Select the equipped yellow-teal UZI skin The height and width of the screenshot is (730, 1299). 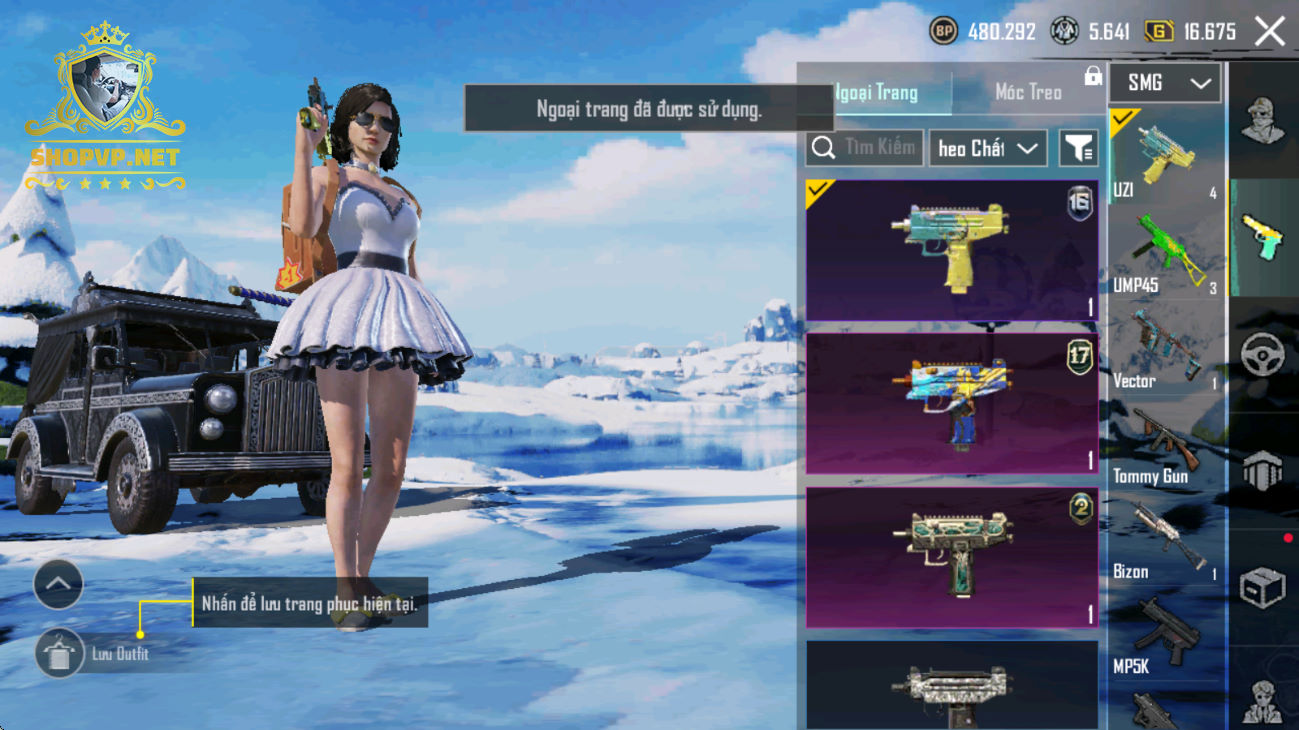click(x=951, y=251)
